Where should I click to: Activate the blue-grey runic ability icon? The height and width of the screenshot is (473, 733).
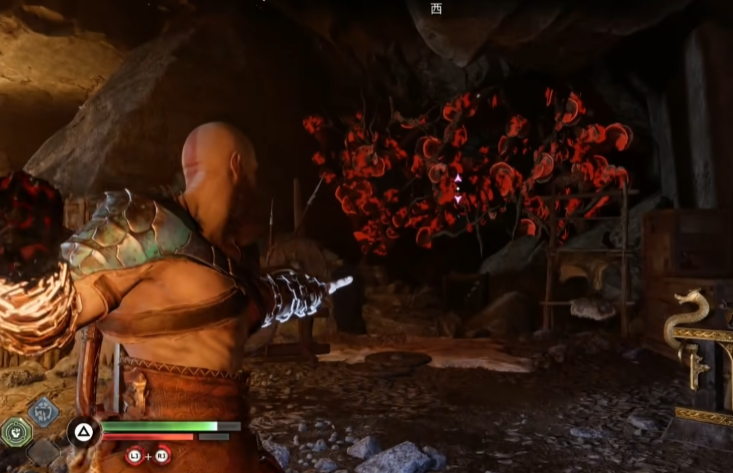click(43, 411)
